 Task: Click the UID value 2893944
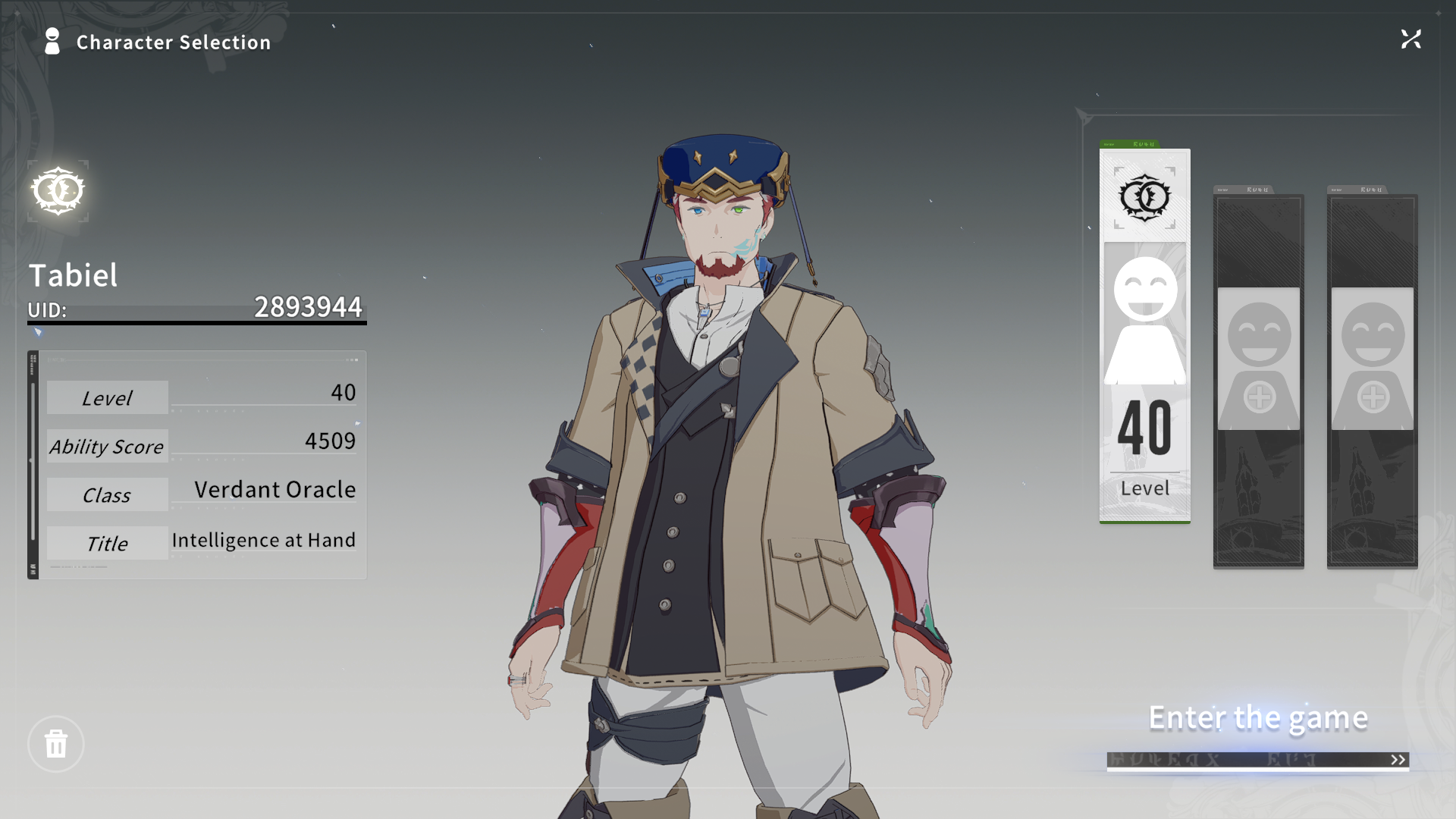pyautogui.click(x=308, y=308)
